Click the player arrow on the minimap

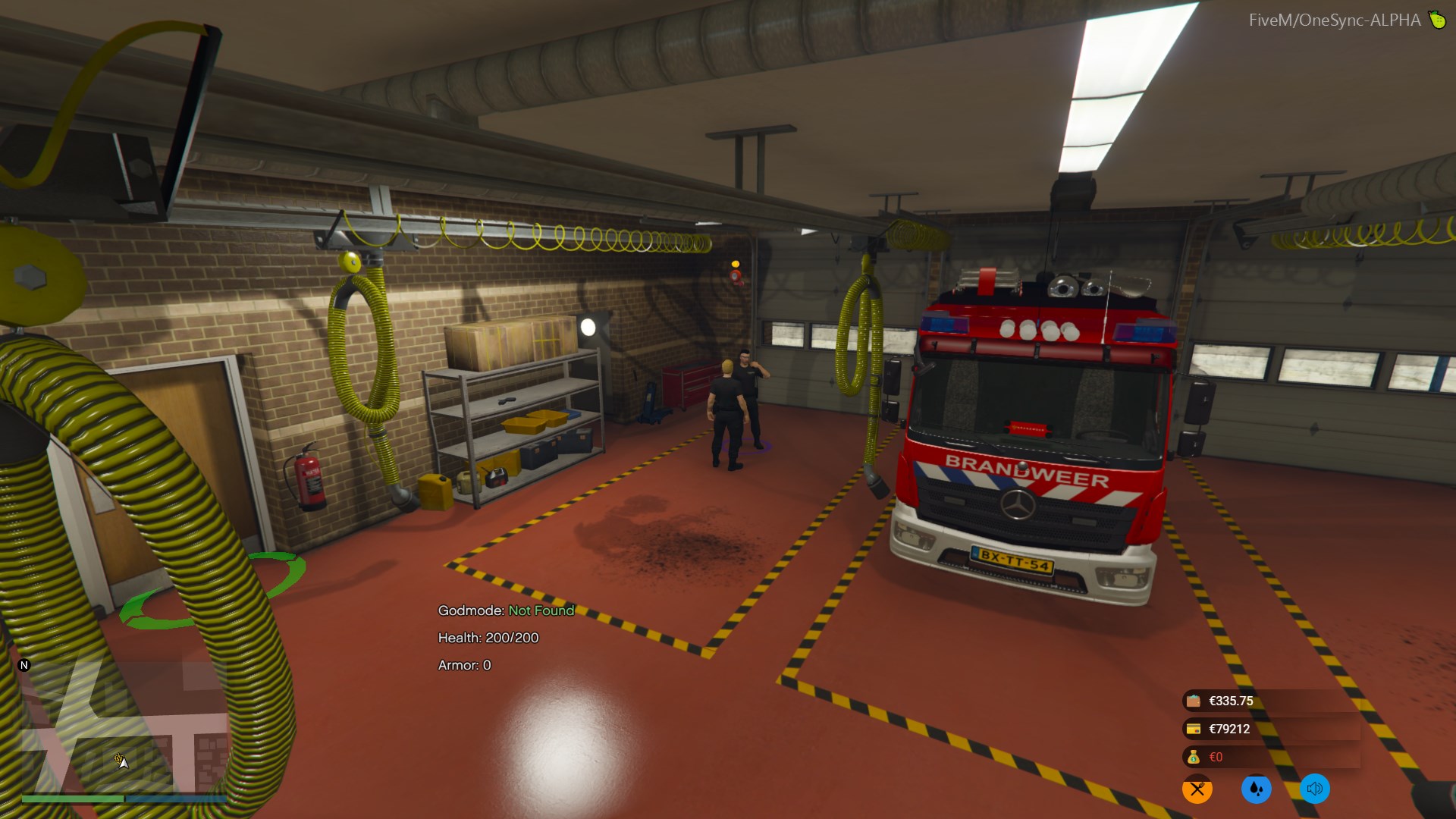(x=121, y=761)
